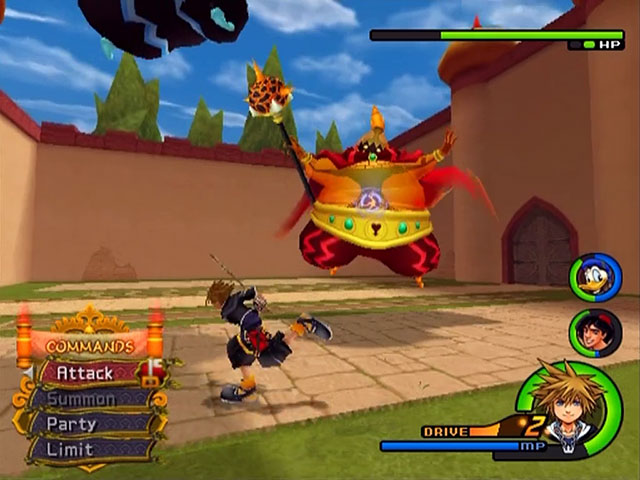The height and width of the screenshot is (480, 640).
Task: Click Donald Duck's party portrait
Action: 596,278
